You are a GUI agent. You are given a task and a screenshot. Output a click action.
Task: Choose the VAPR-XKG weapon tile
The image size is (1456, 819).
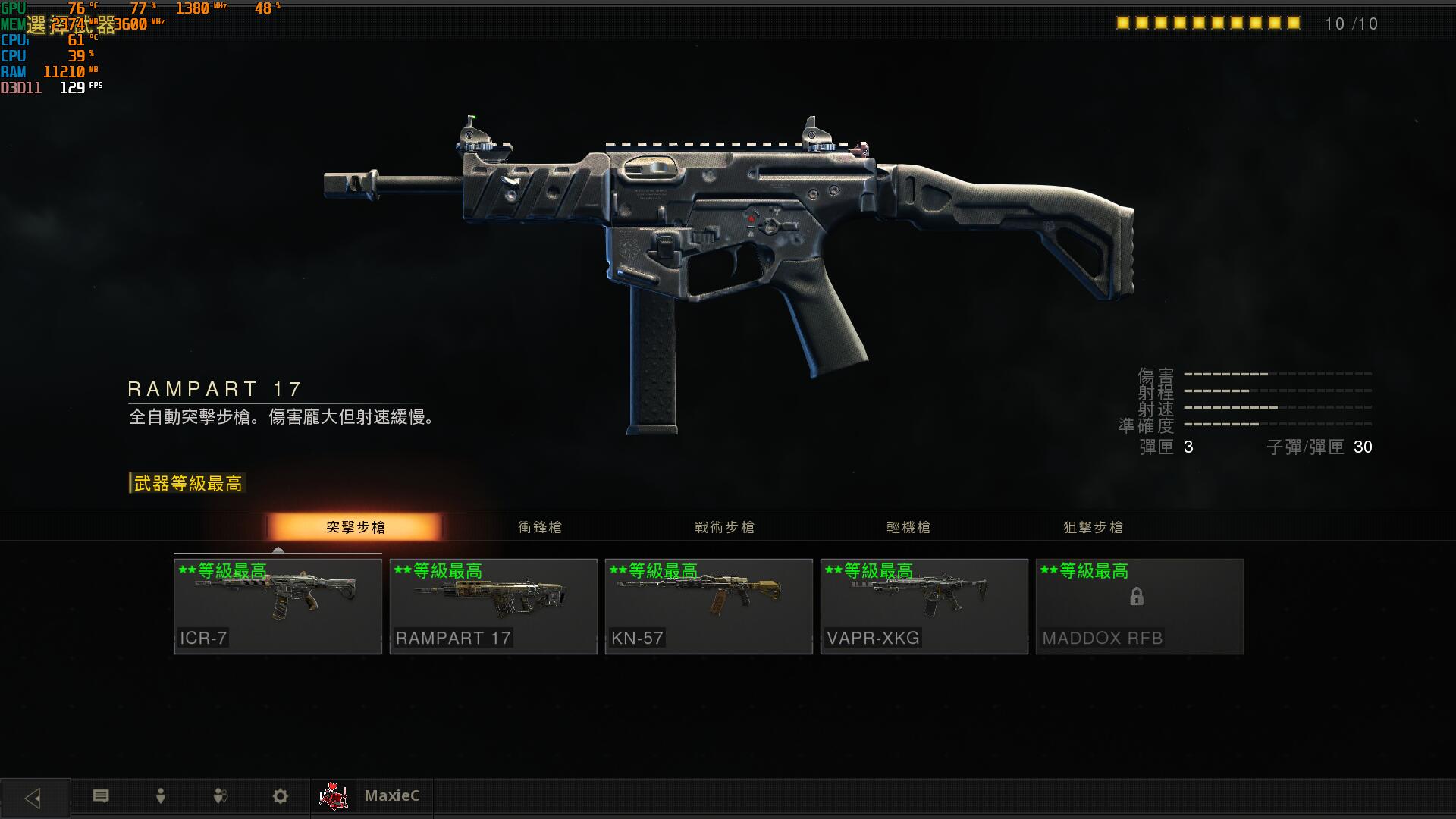pyautogui.click(x=924, y=606)
